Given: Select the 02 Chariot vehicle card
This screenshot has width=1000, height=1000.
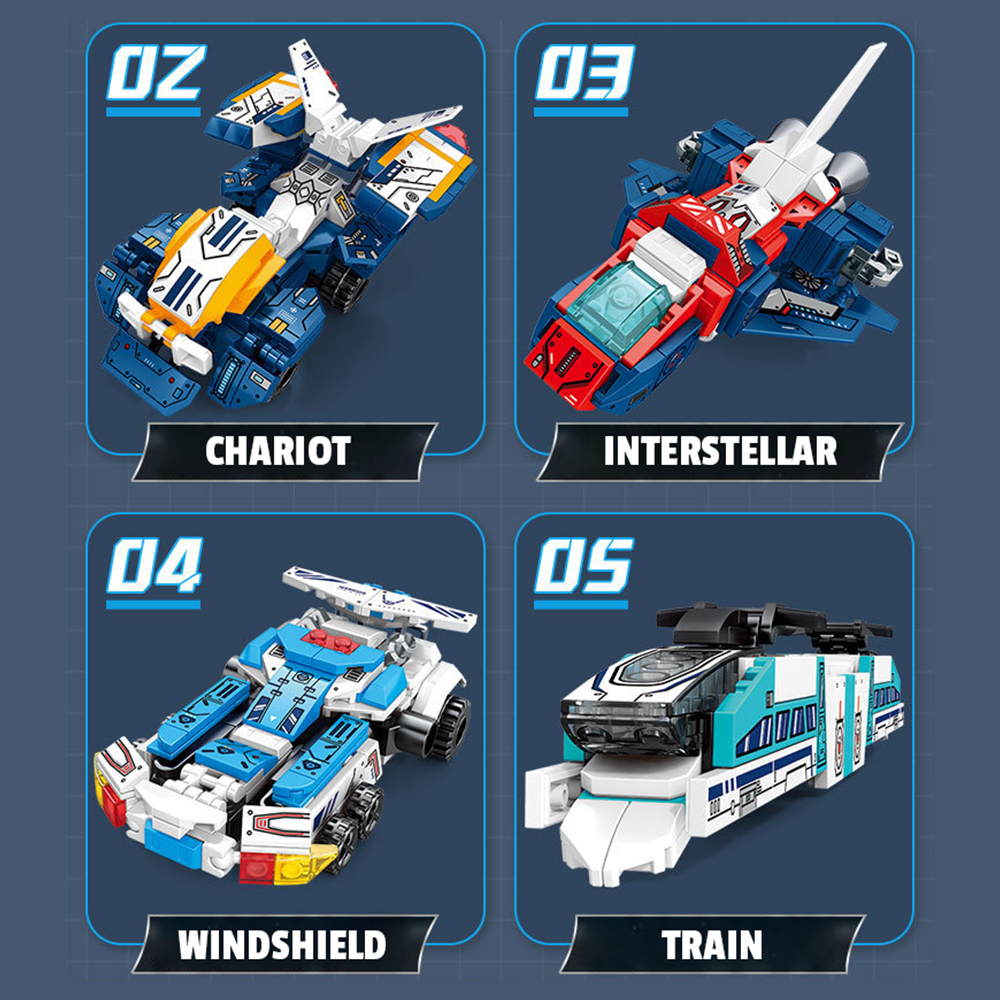Looking at the screenshot, I should click(285, 240).
